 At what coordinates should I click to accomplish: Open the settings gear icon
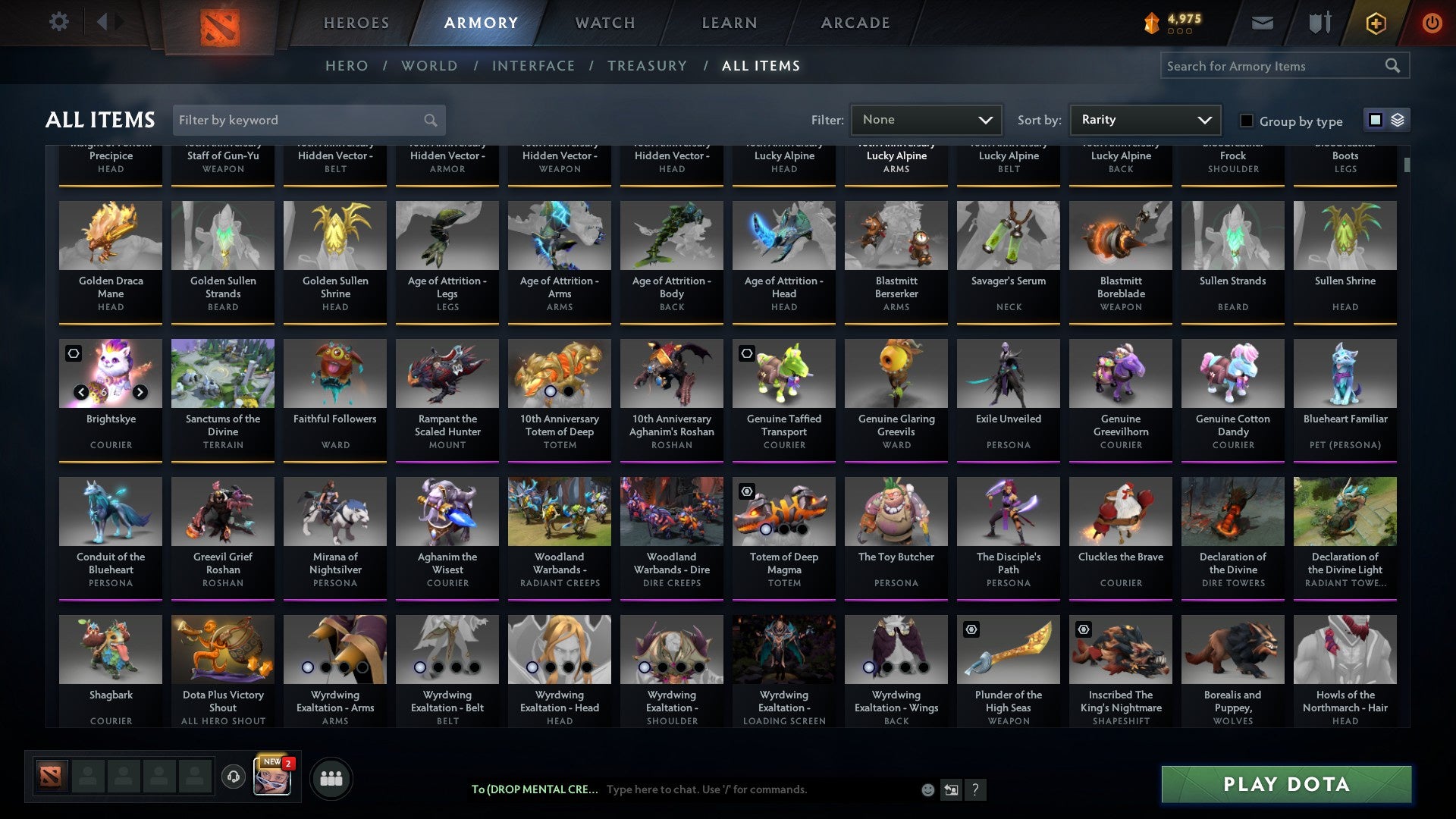pyautogui.click(x=58, y=23)
